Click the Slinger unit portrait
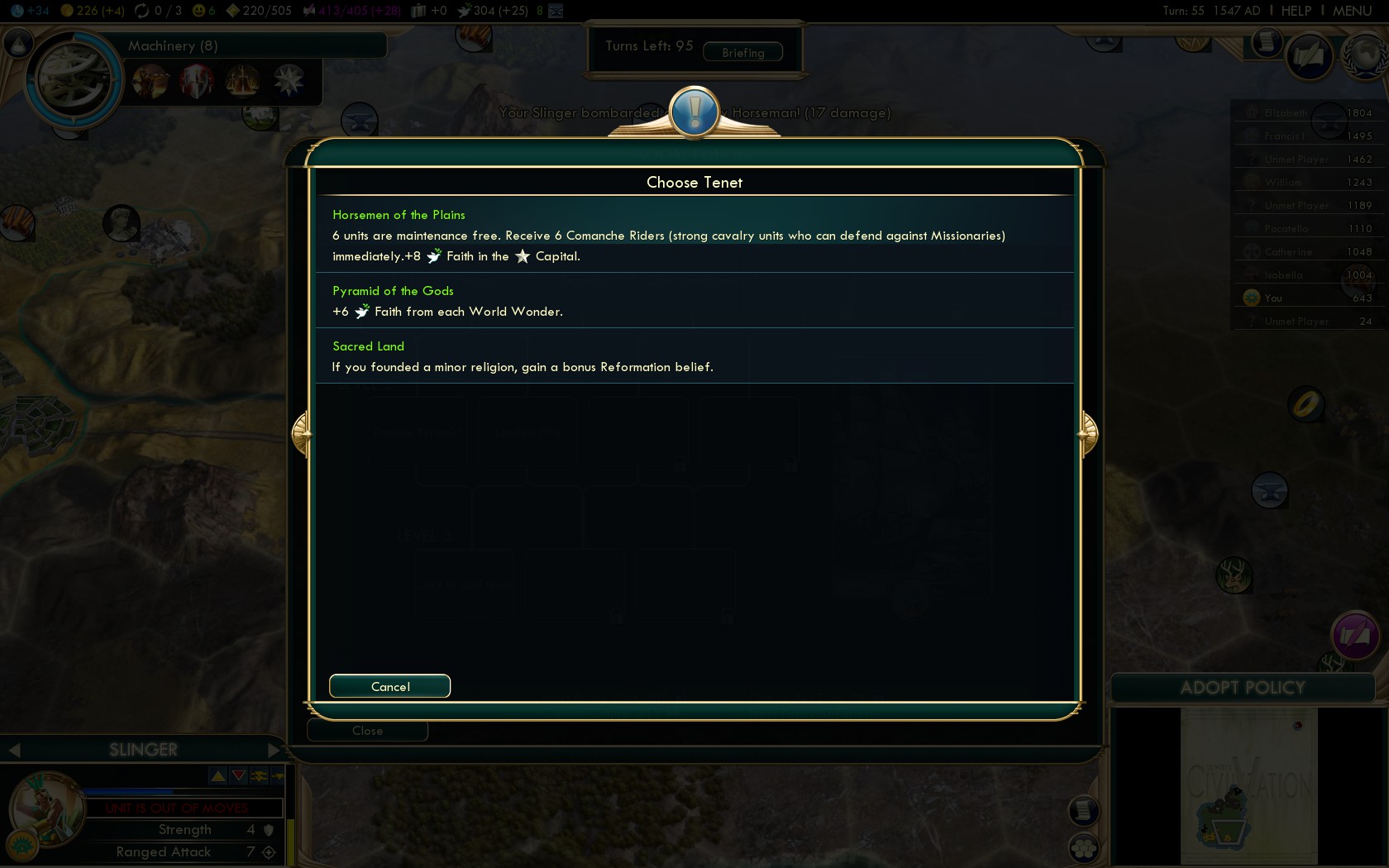The width and height of the screenshot is (1389, 868). tap(45, 808)
